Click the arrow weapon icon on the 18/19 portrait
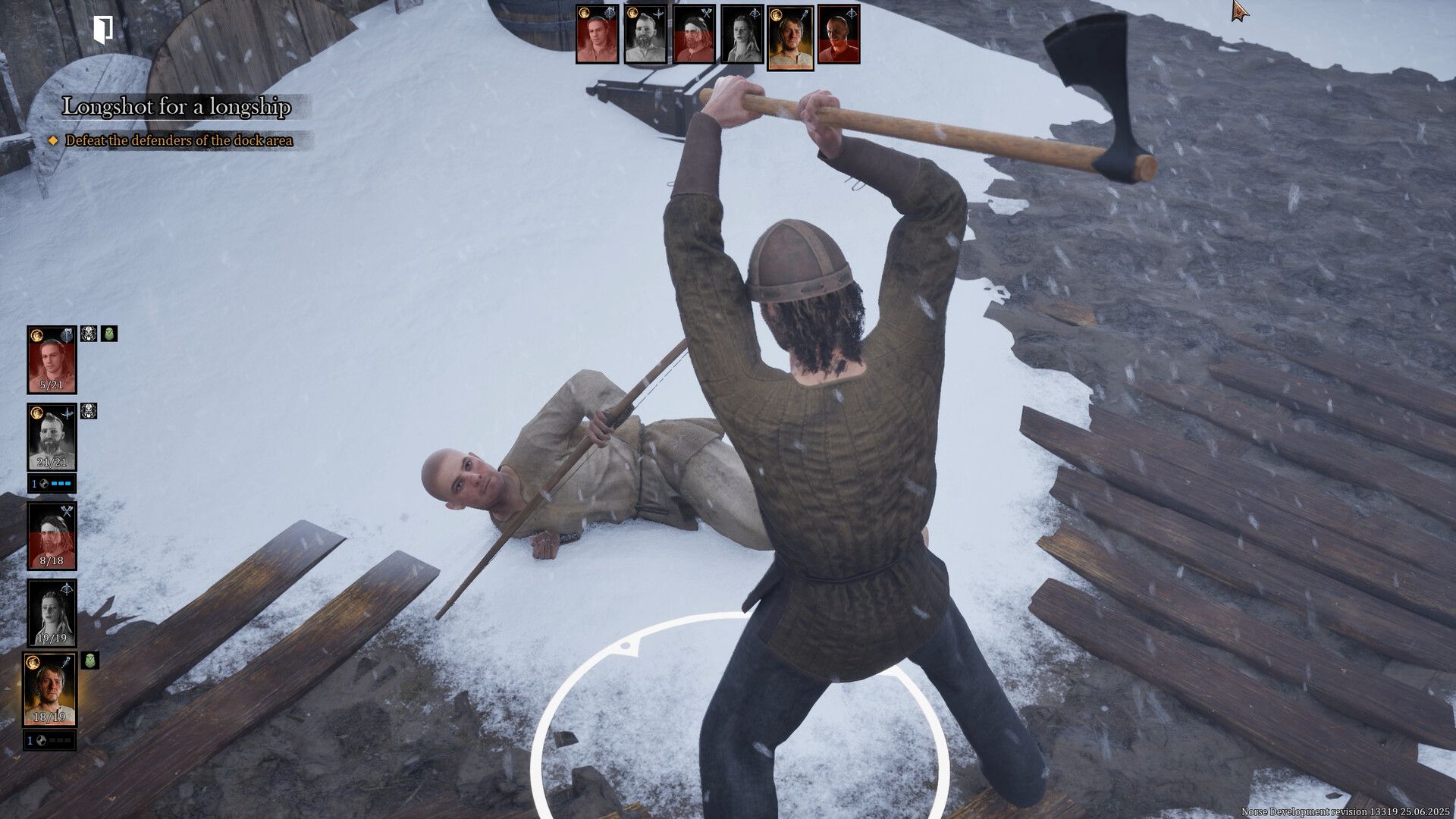 tap(65, 664)
